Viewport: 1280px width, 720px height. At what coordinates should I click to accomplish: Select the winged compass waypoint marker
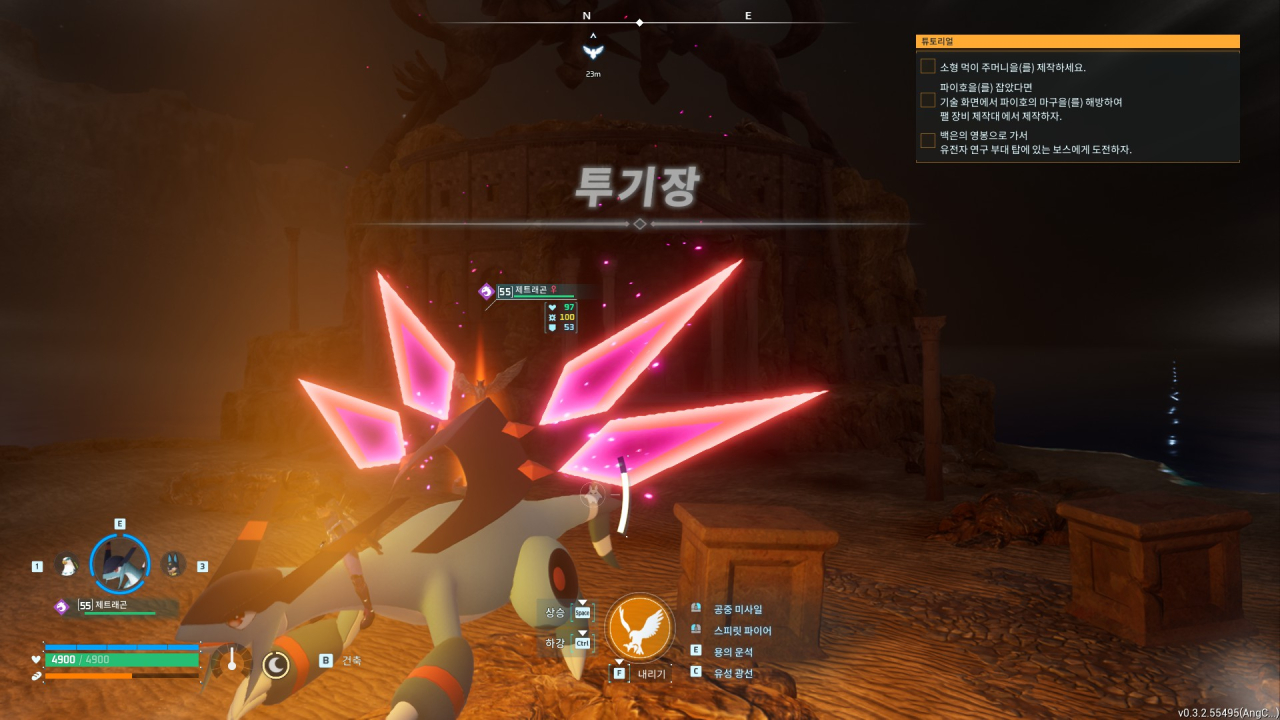point(593,52)
